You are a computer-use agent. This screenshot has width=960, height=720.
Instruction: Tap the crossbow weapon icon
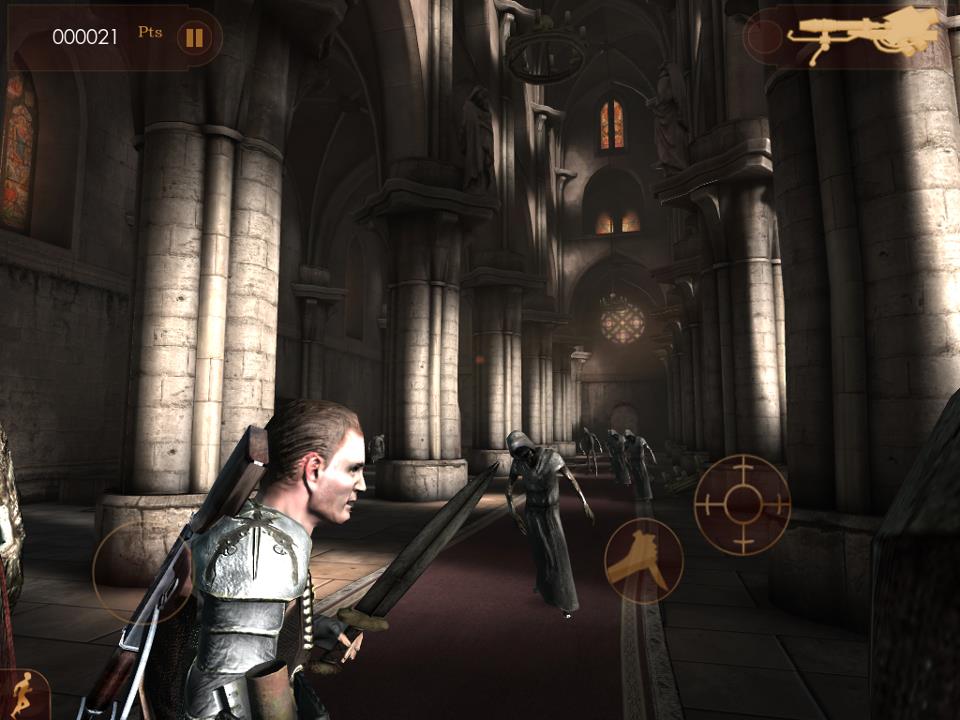(865, 36)
